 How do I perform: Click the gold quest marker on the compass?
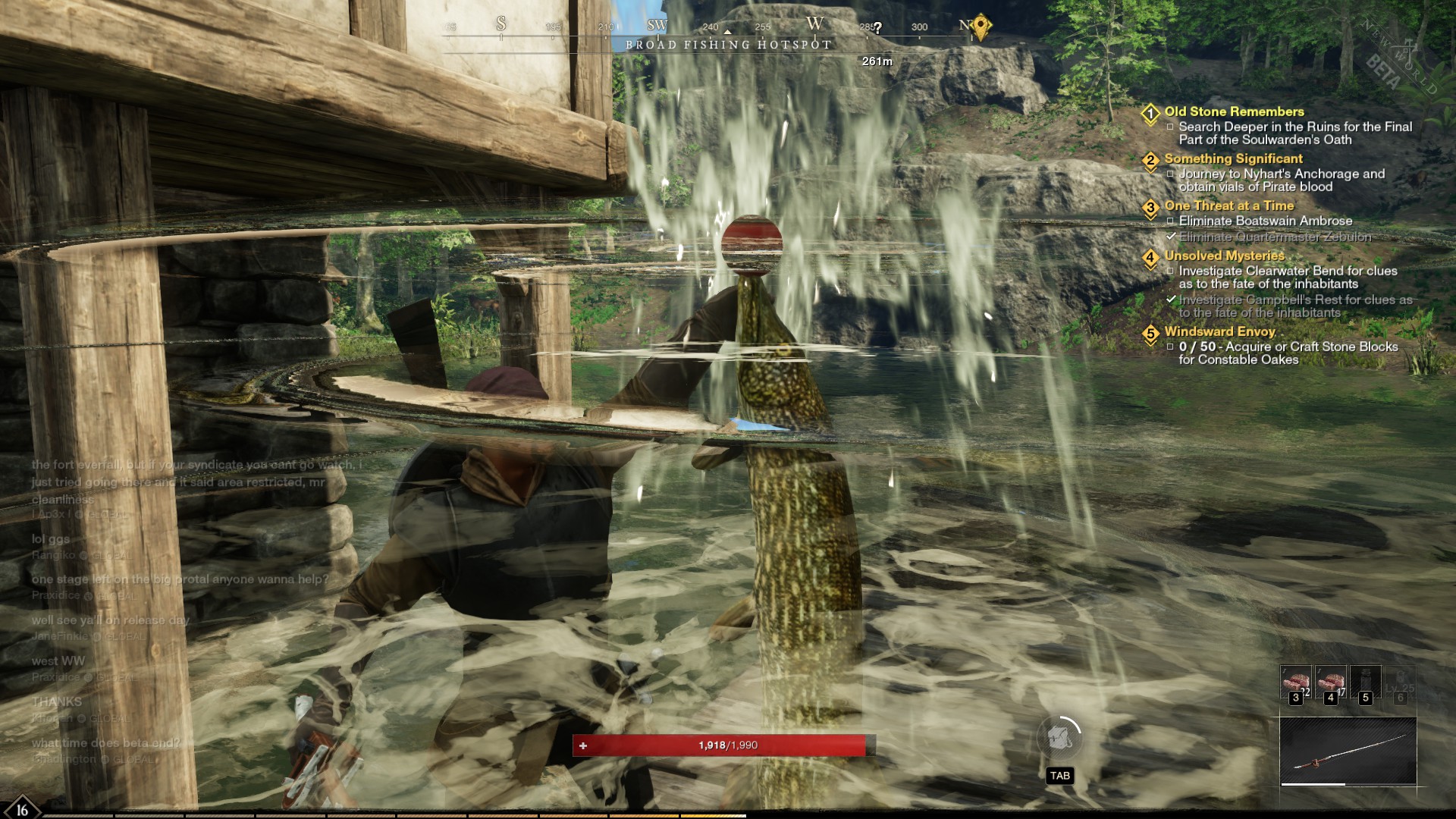[x=981, y=26]
